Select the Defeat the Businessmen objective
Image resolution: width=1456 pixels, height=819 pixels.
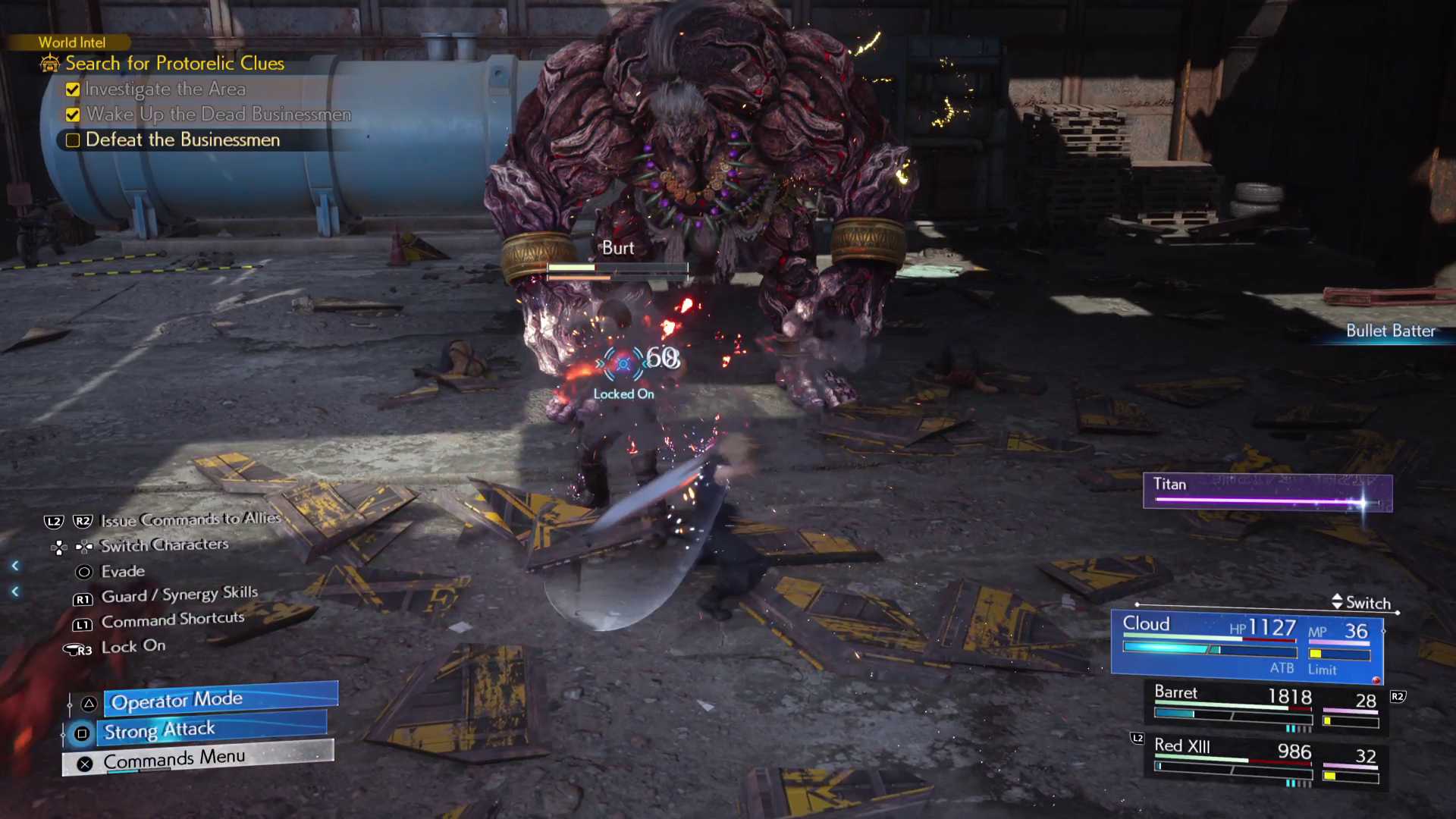coord(182,140)
